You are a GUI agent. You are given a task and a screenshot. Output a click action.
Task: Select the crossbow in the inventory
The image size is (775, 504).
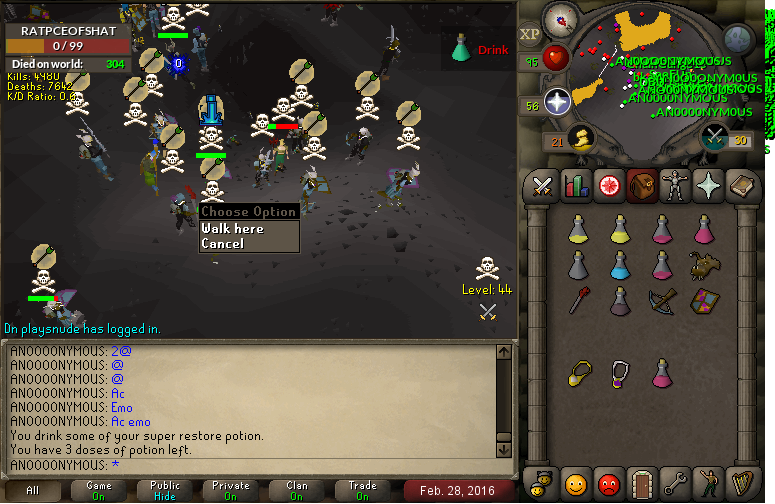coord(662,300)
